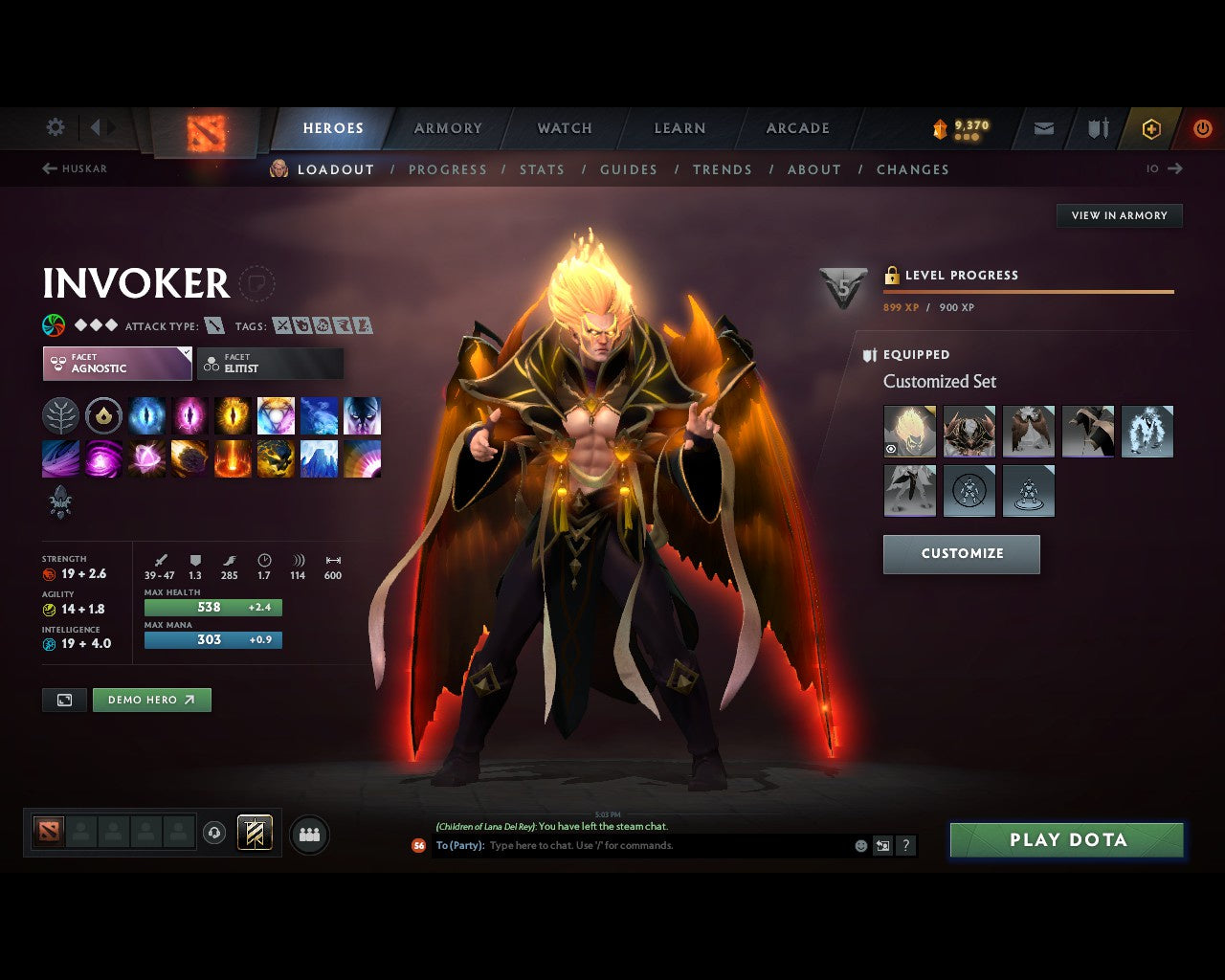Select the Ice Wall ability icon

pos(319,458)
